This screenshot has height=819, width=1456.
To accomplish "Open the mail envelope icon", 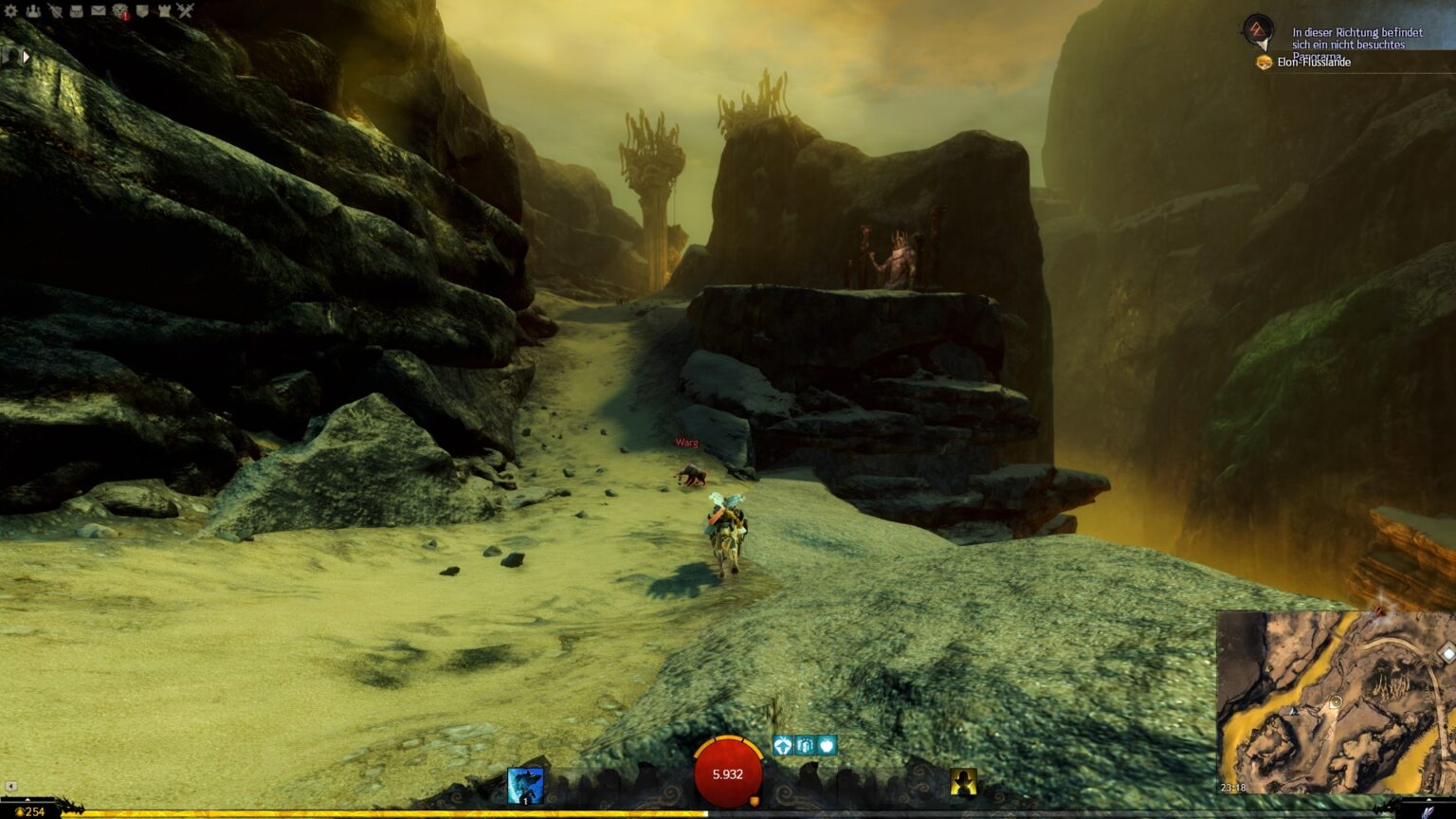I will click(98, 10).
